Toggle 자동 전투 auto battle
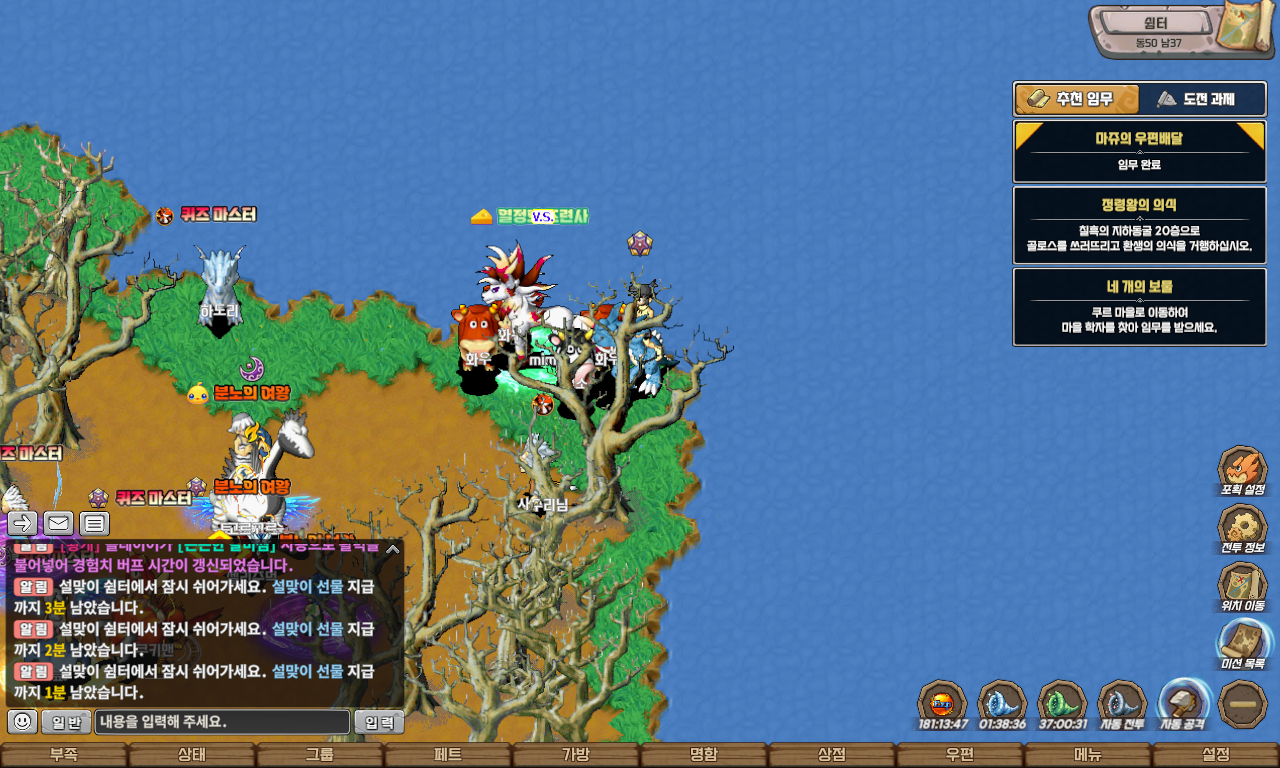Viewport: 1280px width, 768px height. click(x=1122, y=704)
